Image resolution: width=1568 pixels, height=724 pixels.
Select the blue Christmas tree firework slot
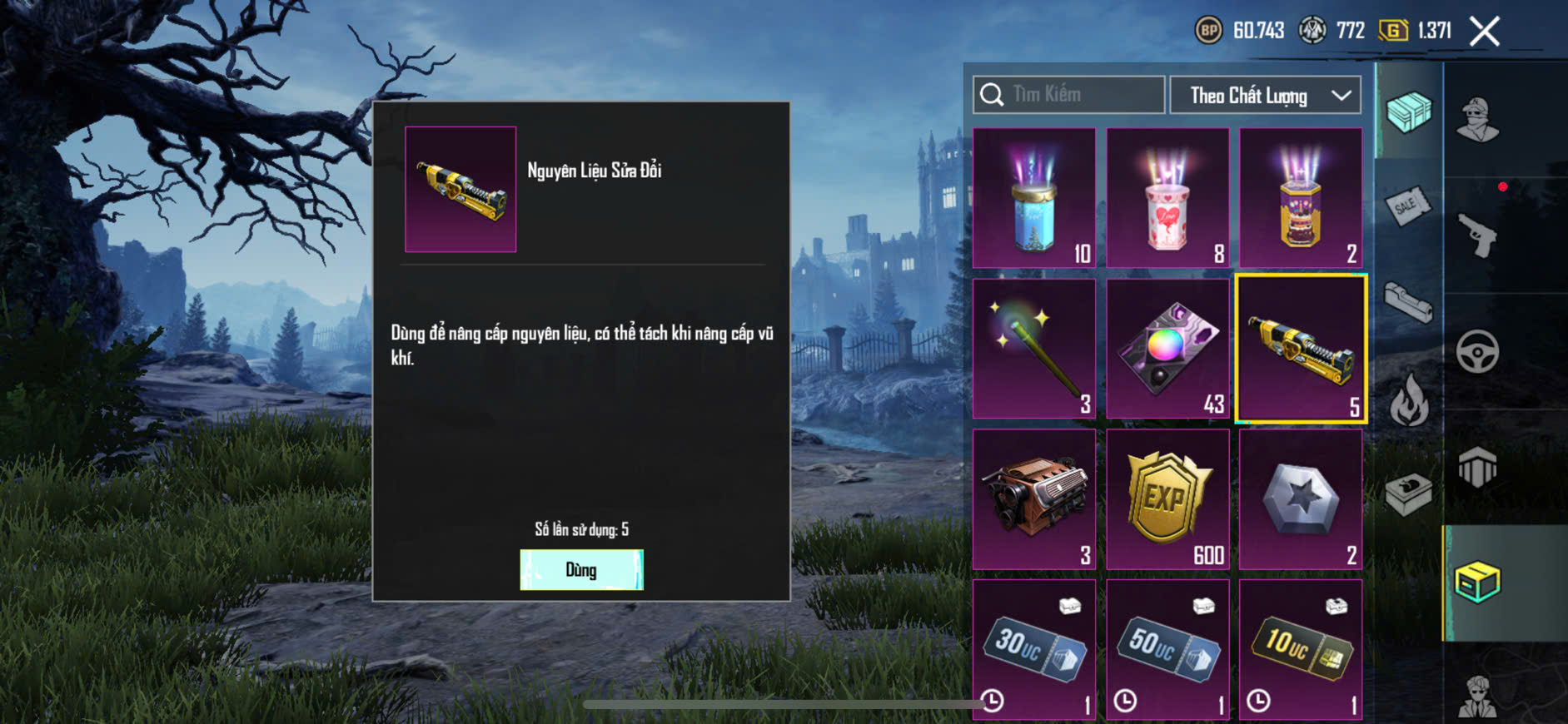tap(1034, 198)
